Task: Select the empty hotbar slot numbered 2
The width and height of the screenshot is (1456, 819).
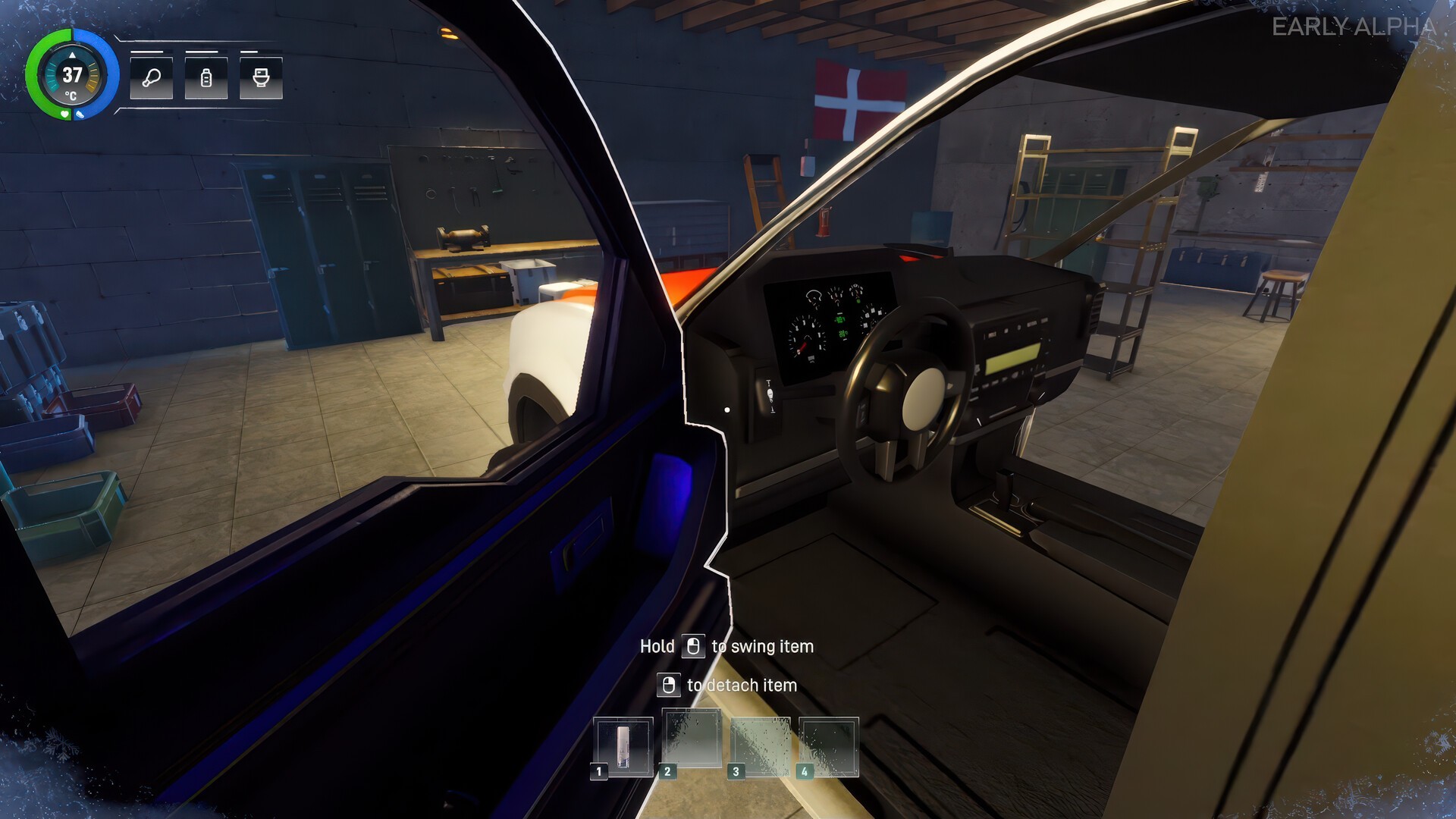Action: coord(692,740)
